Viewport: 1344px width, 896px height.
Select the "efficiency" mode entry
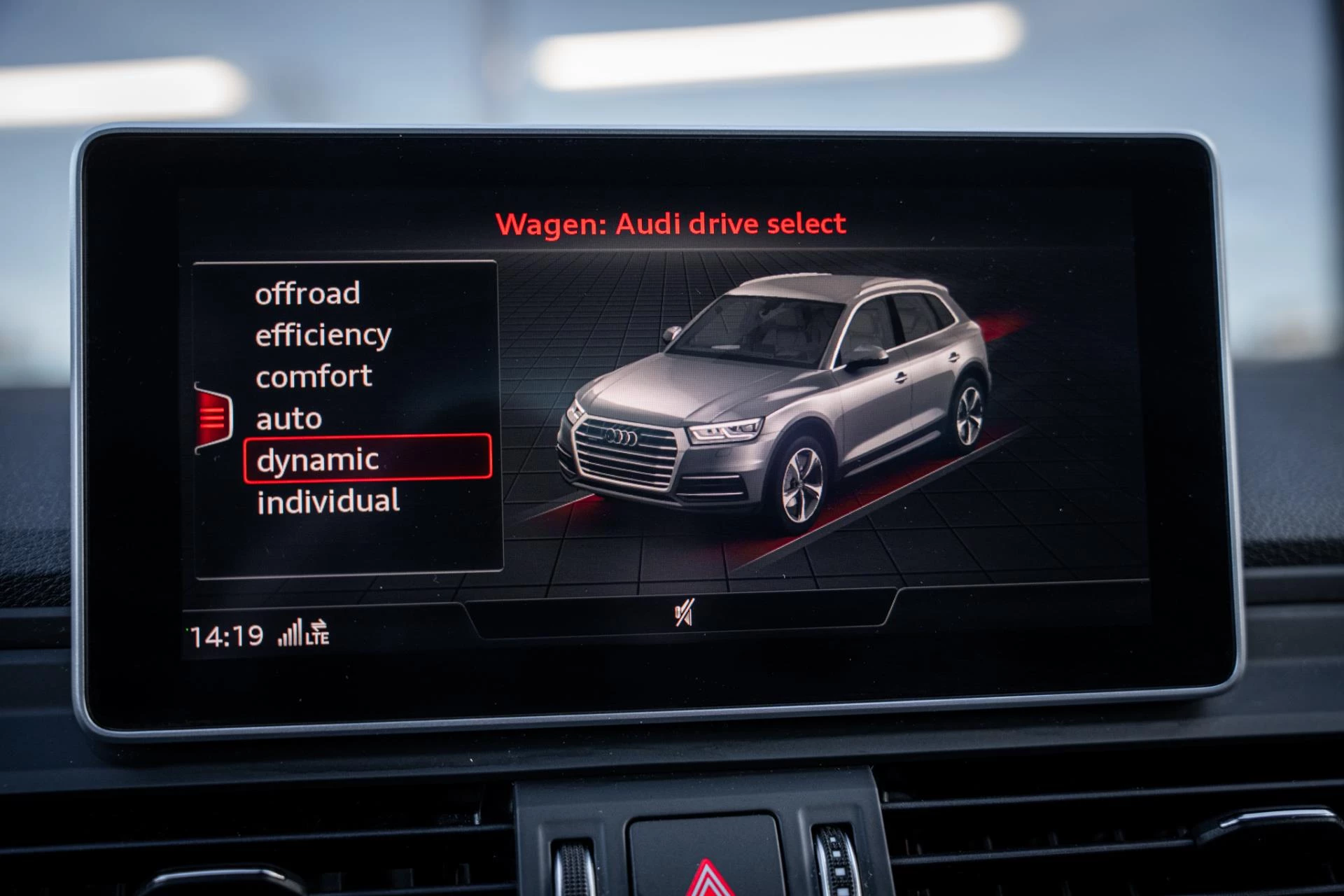[323, 335]
